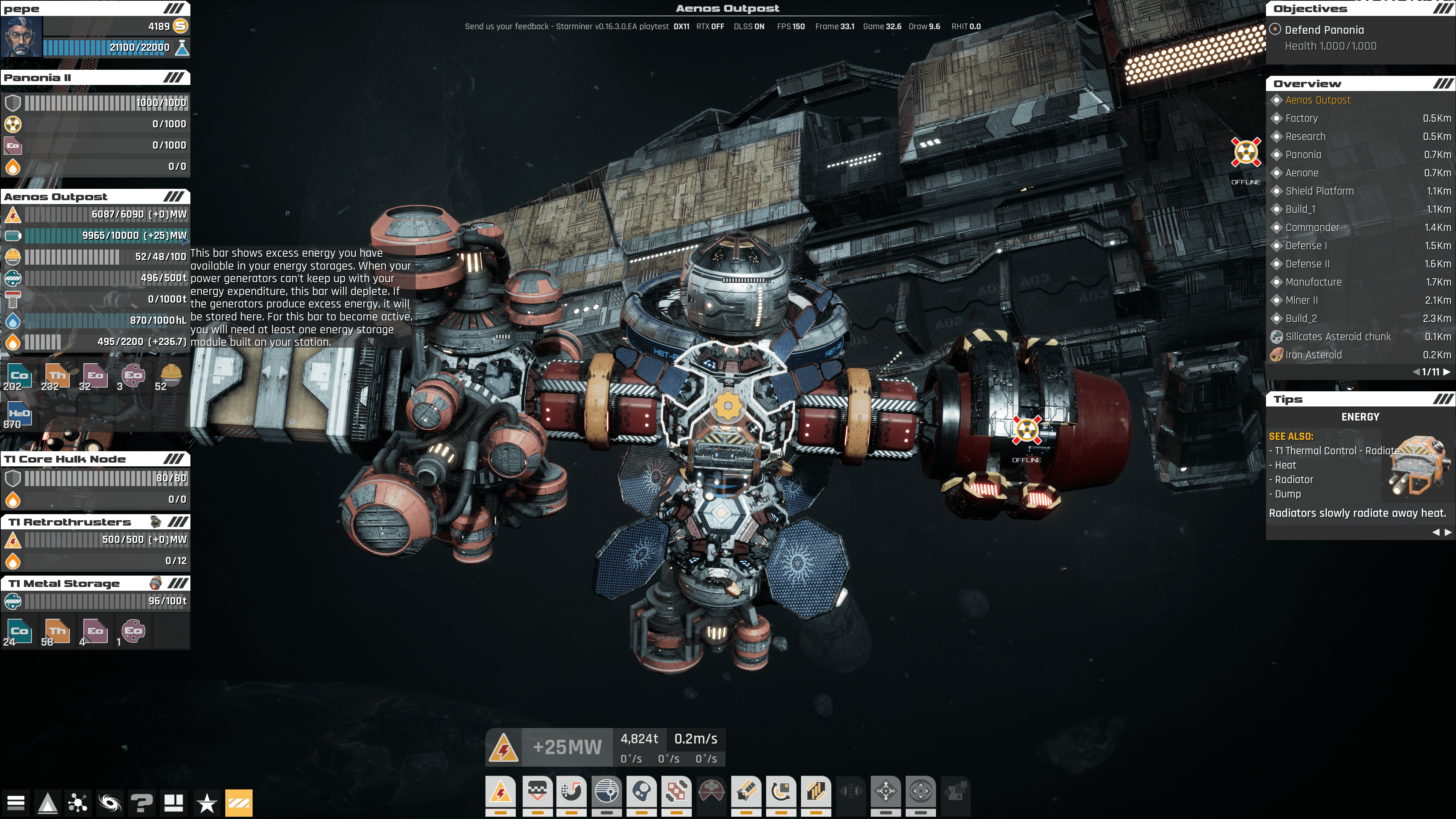The width and height of the screenshot is (1456, 819).
Task: Open the network node tree icon
Action: pos(77,803)
